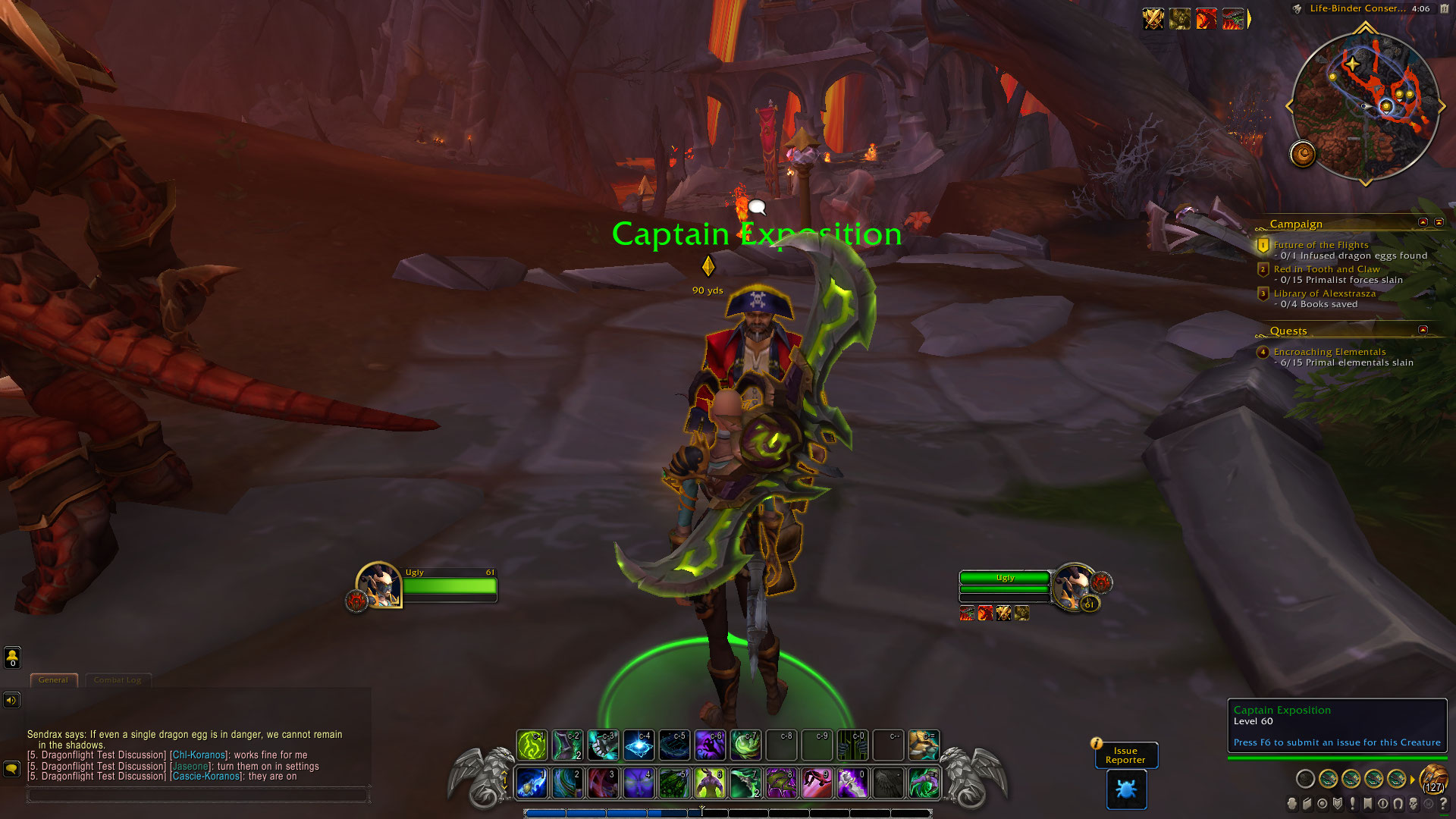Open the skull micro menu button
Viewport: 1456px width, 819px height.
[1413, 804]
